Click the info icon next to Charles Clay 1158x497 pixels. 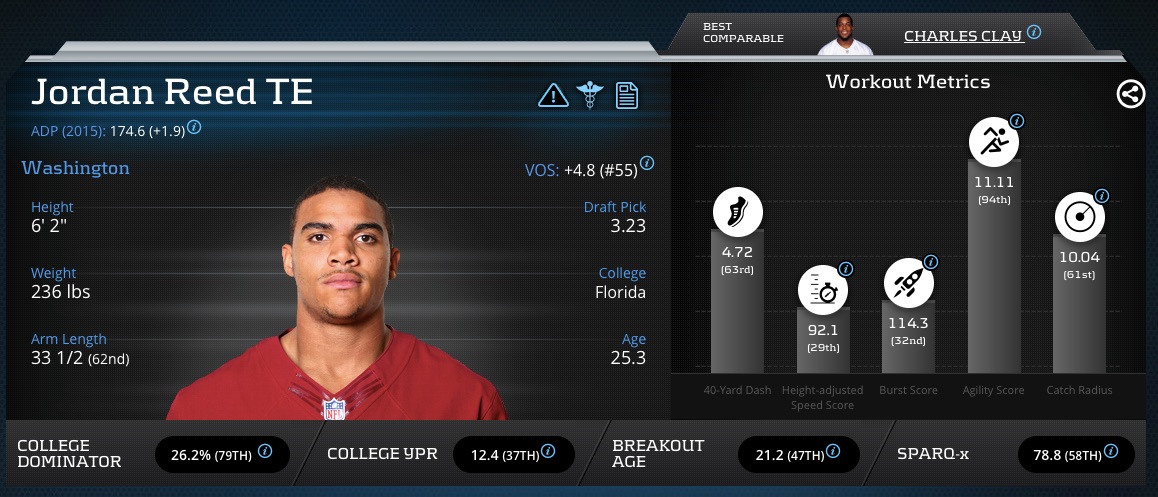click(1034, 32)
